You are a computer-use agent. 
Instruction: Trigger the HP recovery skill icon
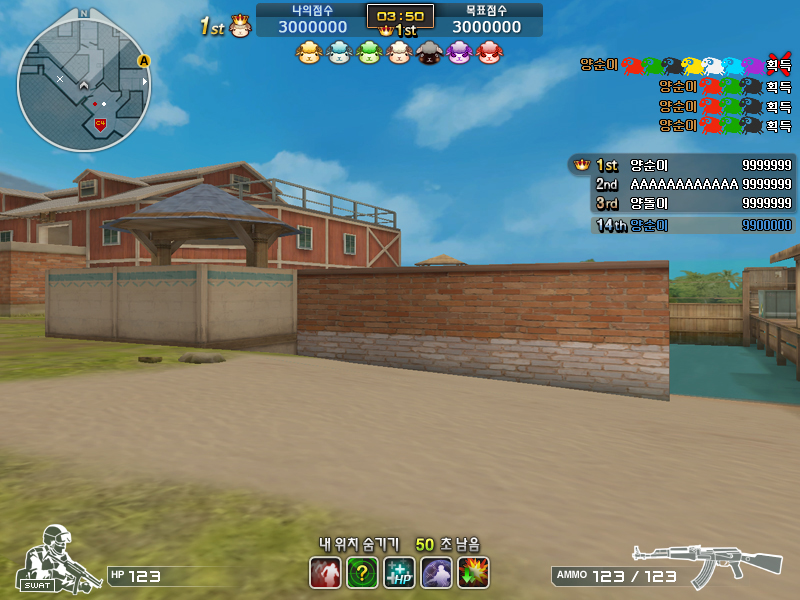tap(399, 573)
